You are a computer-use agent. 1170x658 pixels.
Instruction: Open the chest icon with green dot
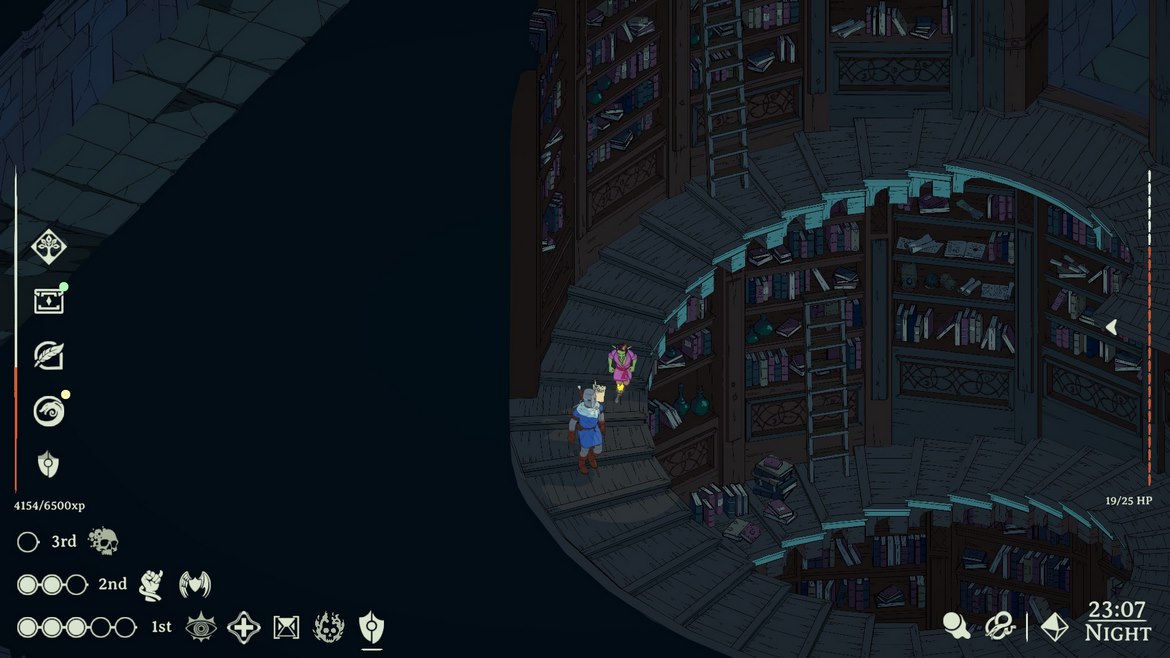pos(48,301)
